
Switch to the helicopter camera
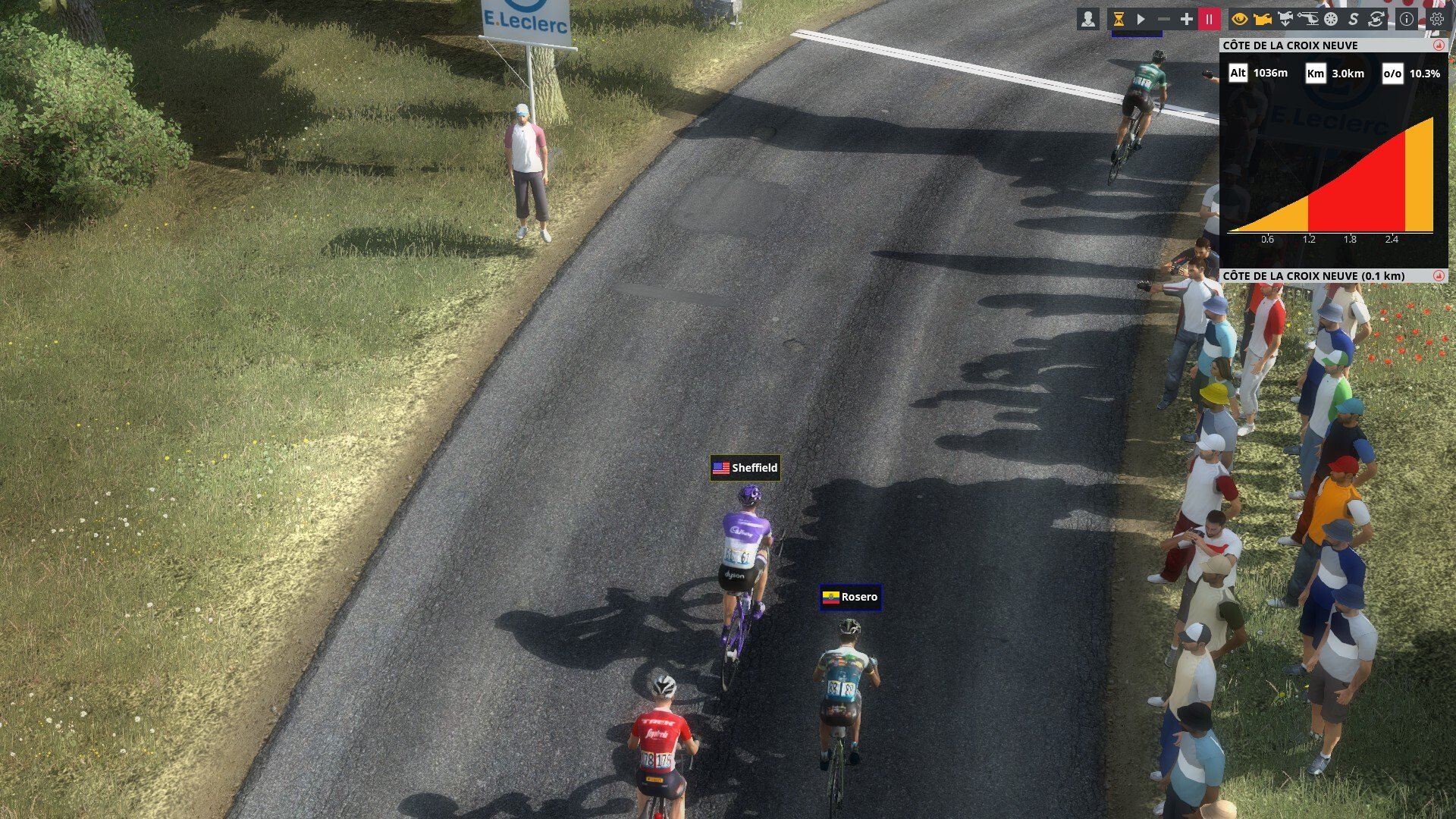tap(1308, 20)
